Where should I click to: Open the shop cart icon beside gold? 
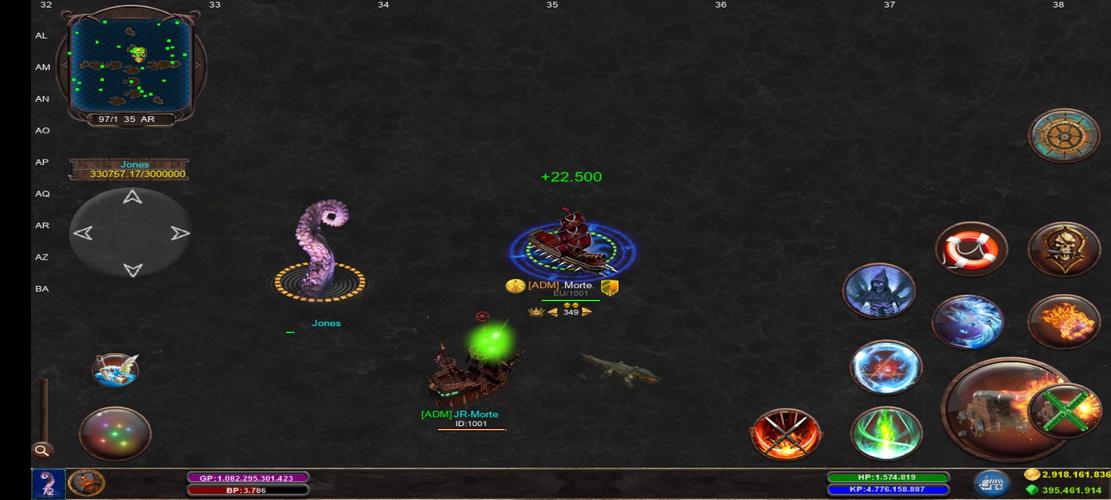992,482
